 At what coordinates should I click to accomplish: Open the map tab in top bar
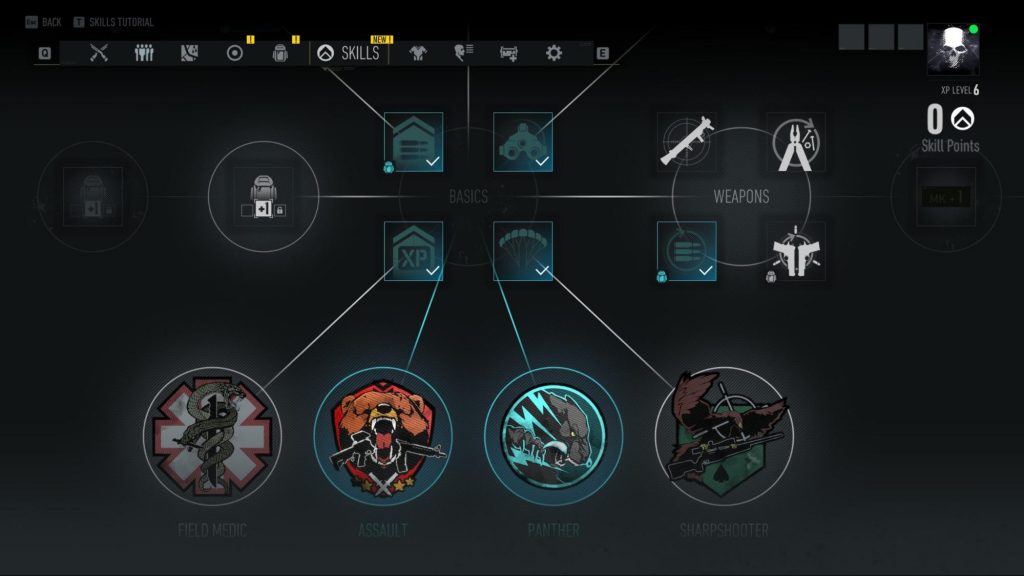click(190, 53)
